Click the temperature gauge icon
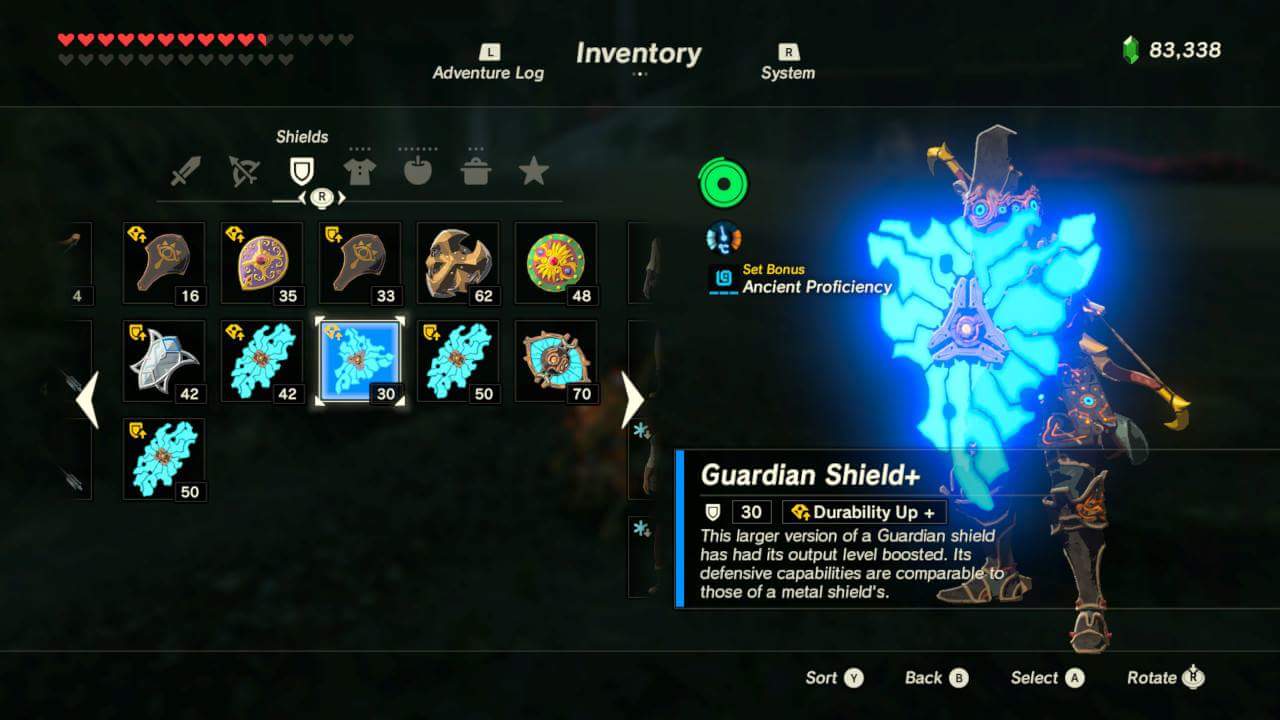This screenshot has height=720, width=1280. (722, 237)
